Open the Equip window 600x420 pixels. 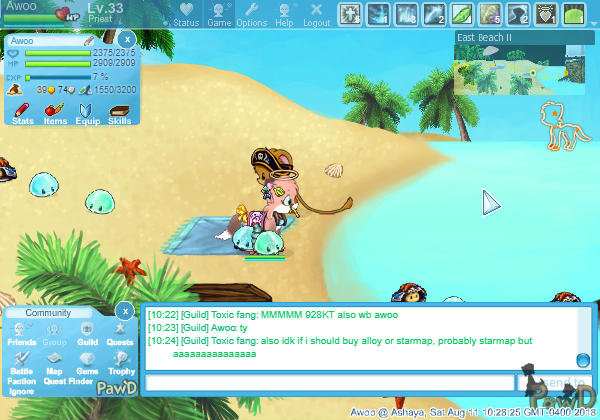click(x=87, y=113)
